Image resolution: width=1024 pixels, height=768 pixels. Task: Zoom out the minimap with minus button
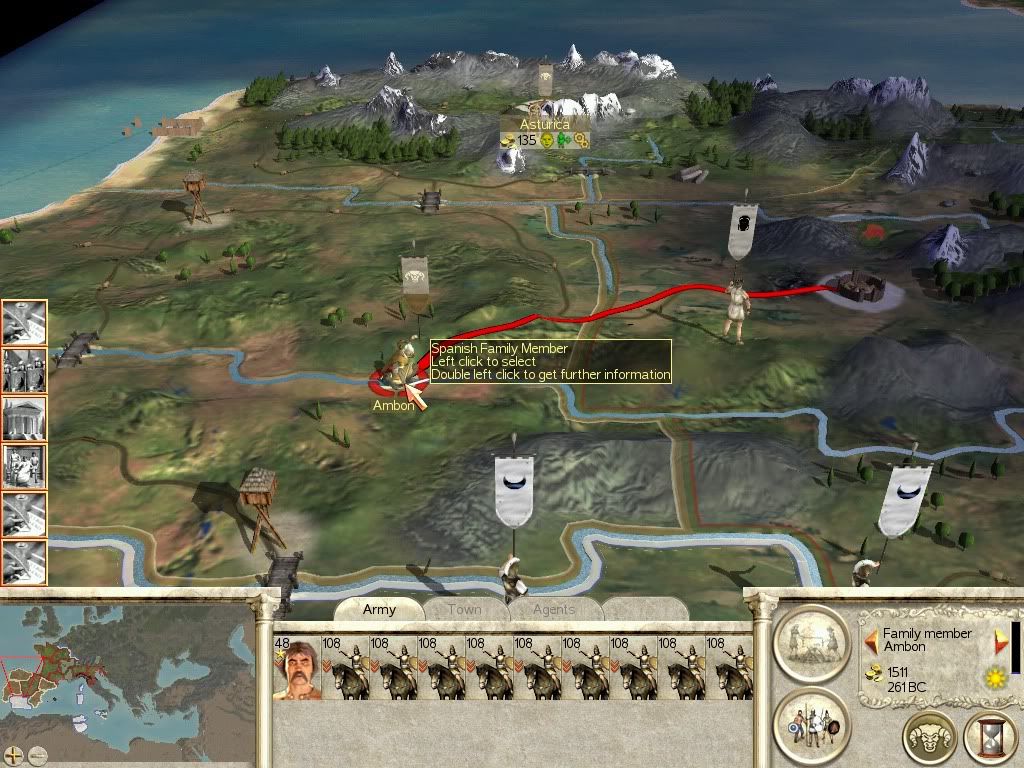click(37, 755)
